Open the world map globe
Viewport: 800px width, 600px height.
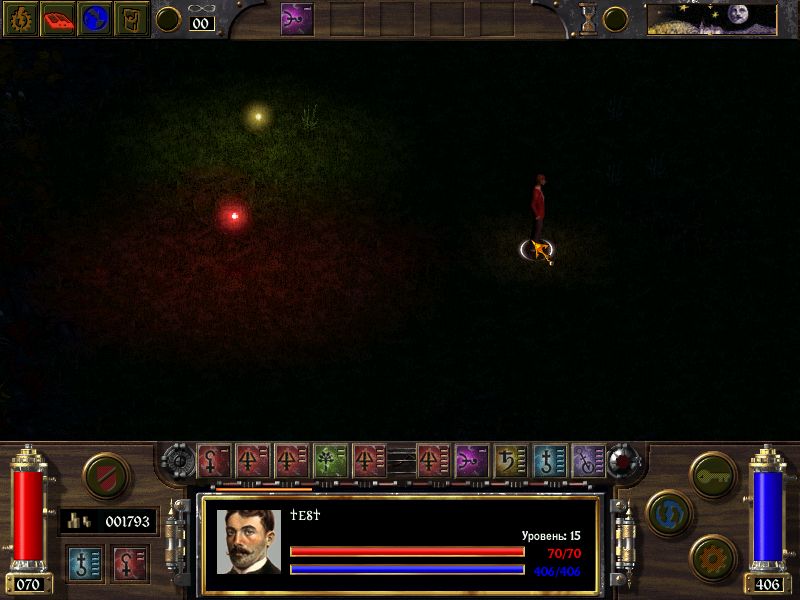95,18
